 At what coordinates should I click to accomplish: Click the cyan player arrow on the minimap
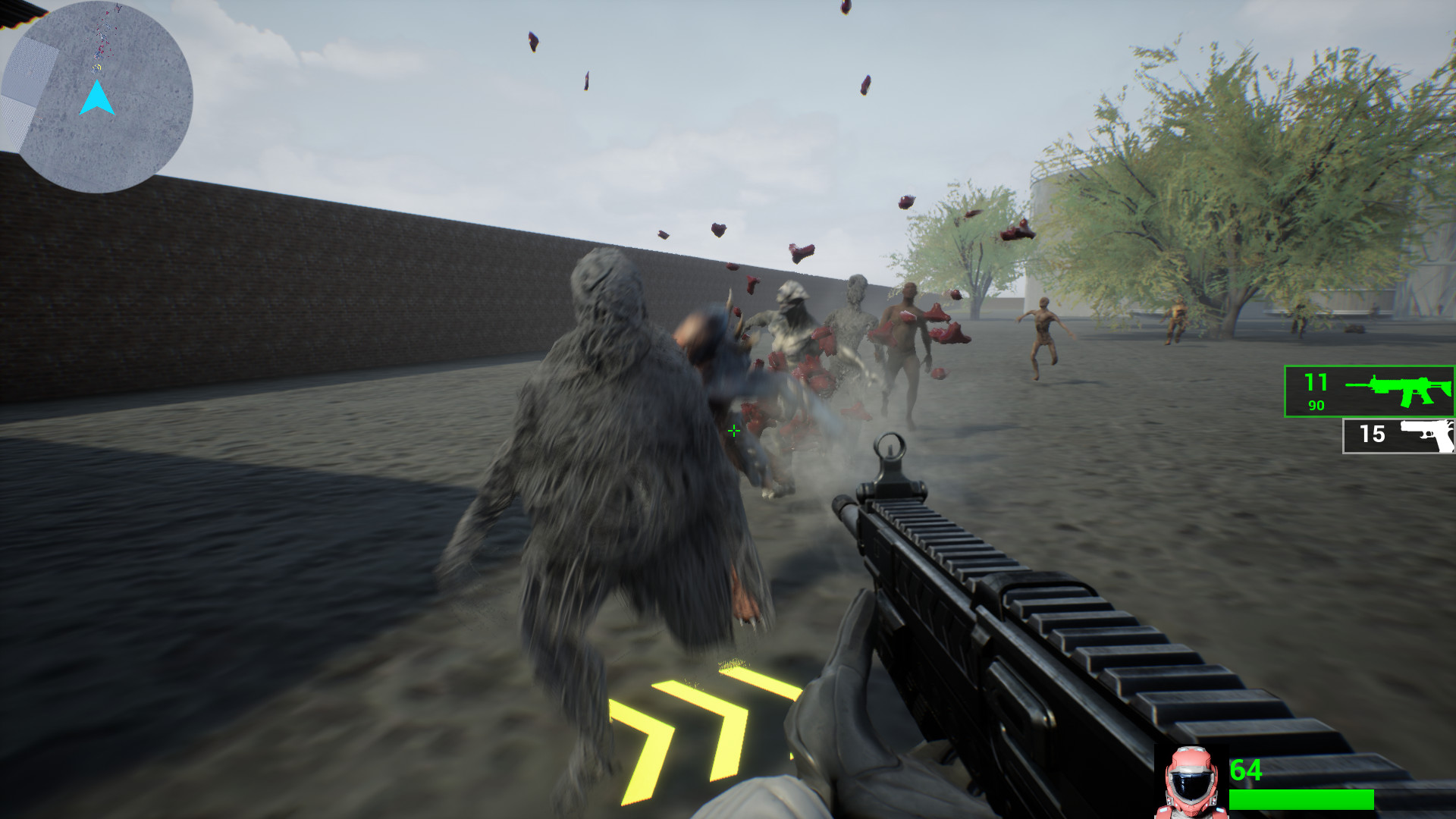coord(97,97)
